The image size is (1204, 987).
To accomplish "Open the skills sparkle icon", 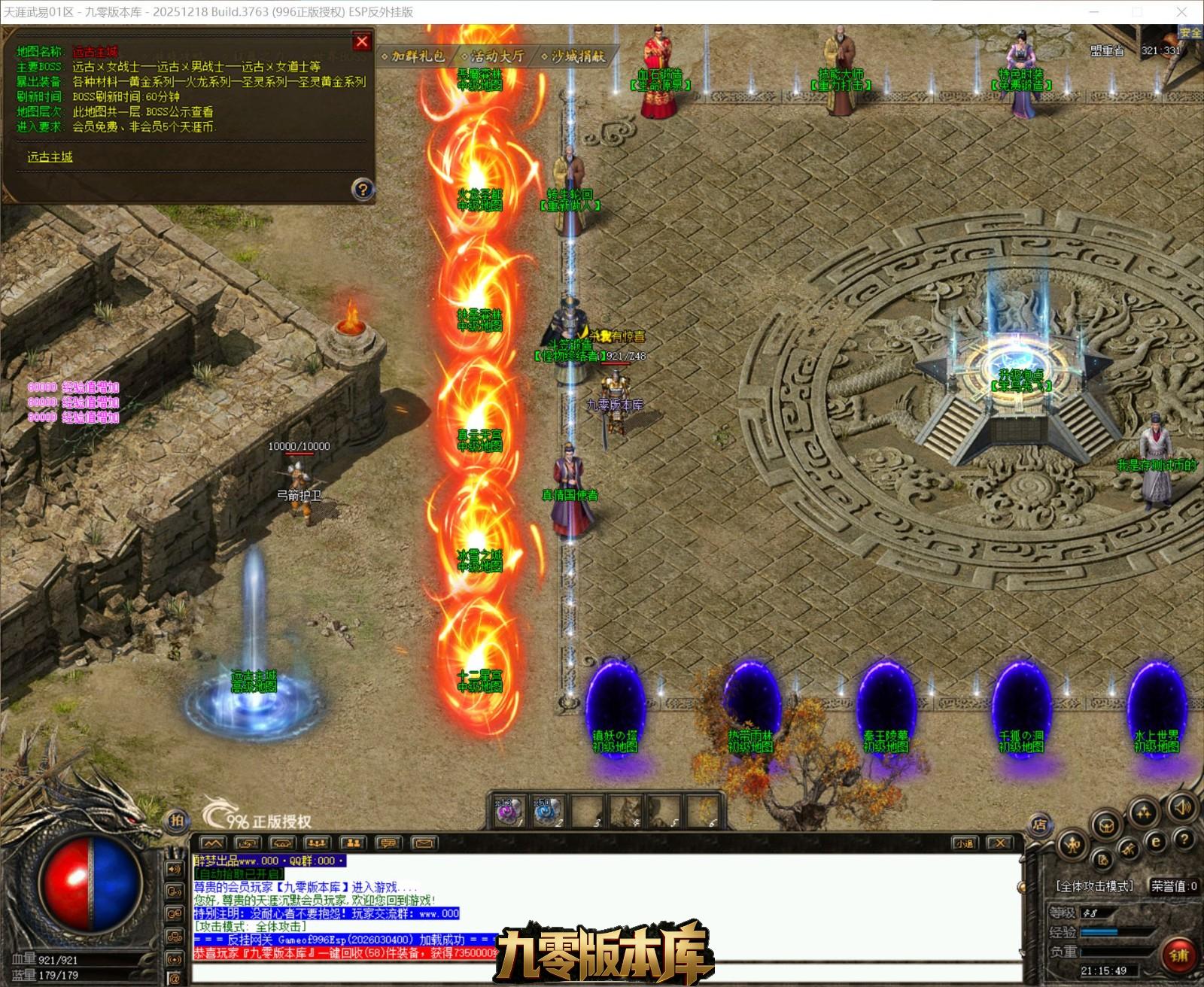I will point(1145,812).
